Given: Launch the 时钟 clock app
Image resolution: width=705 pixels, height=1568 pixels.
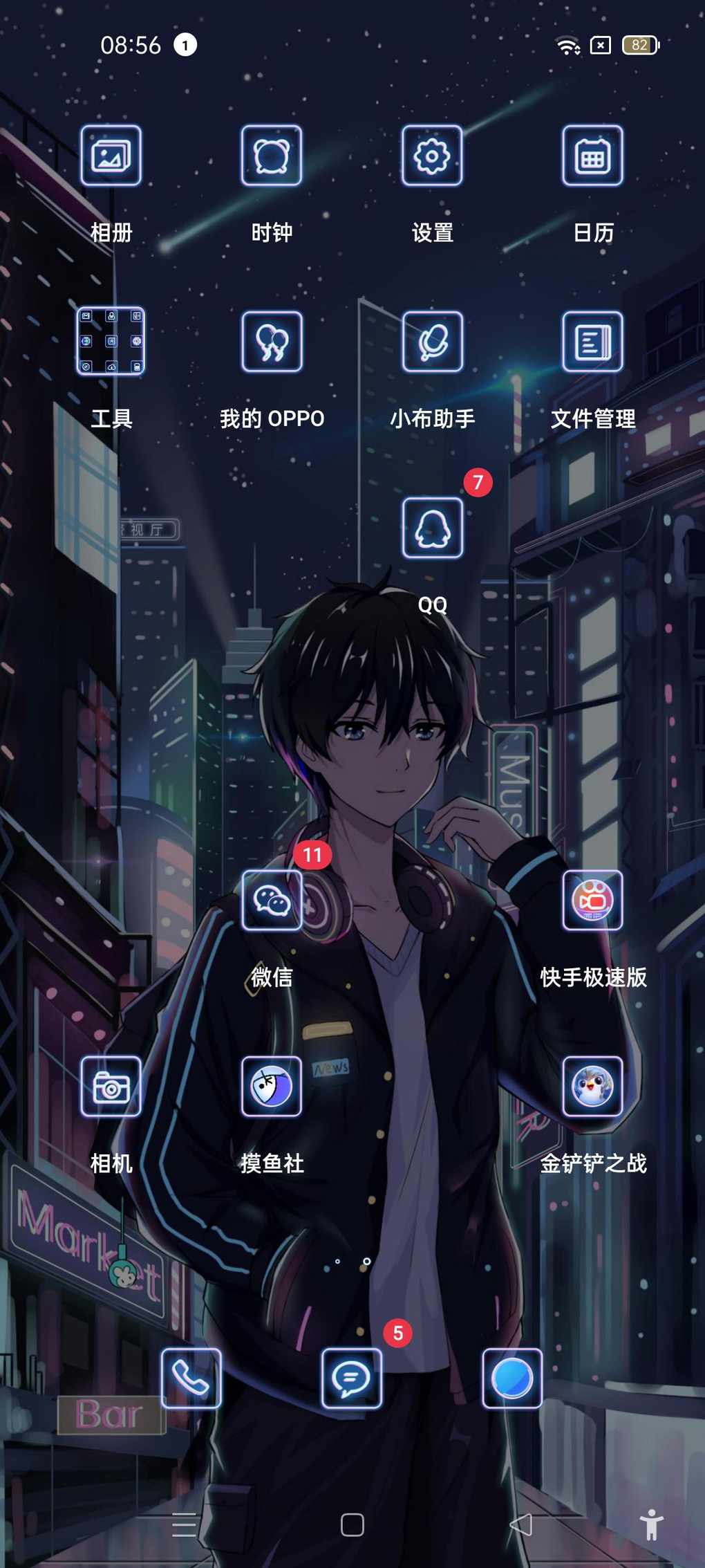Looking at the screenshot, I should (272, 156).
